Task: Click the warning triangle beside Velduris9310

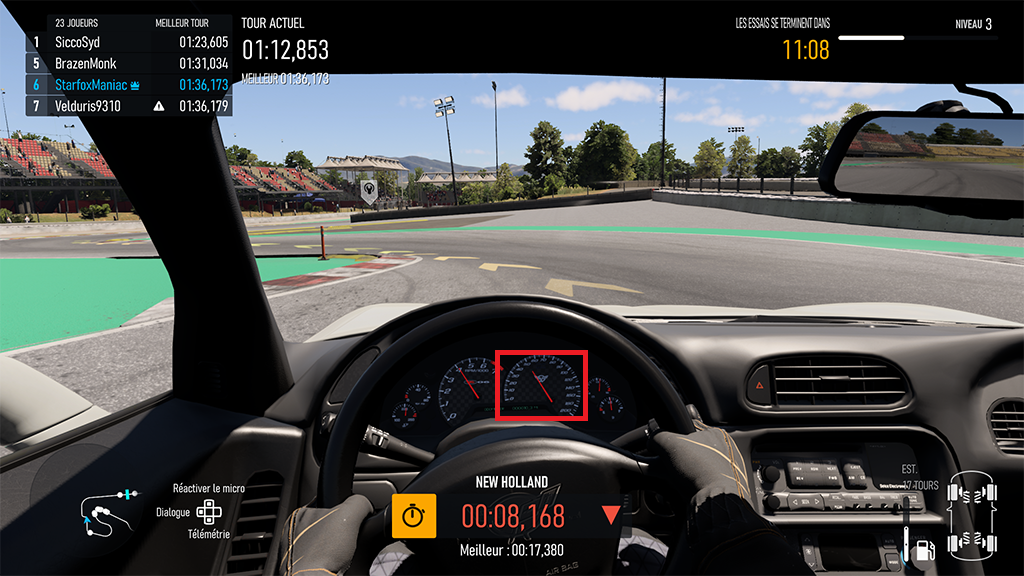Action: 158,105
